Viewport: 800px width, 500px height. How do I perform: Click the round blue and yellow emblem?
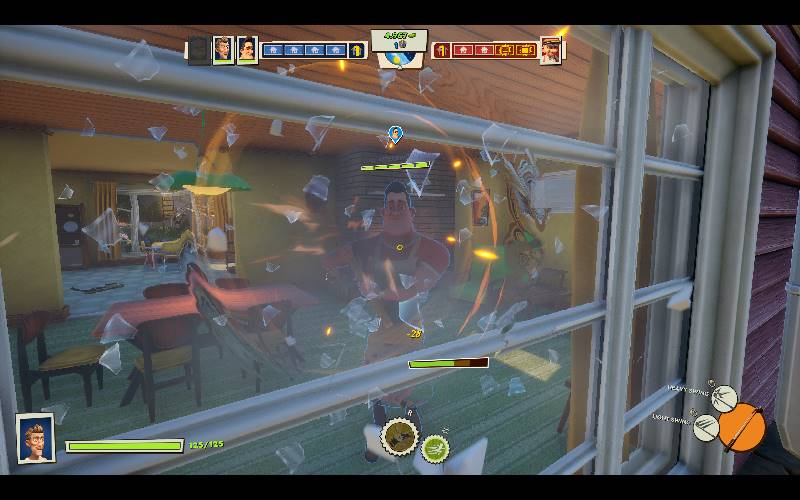tap(398, 61)
